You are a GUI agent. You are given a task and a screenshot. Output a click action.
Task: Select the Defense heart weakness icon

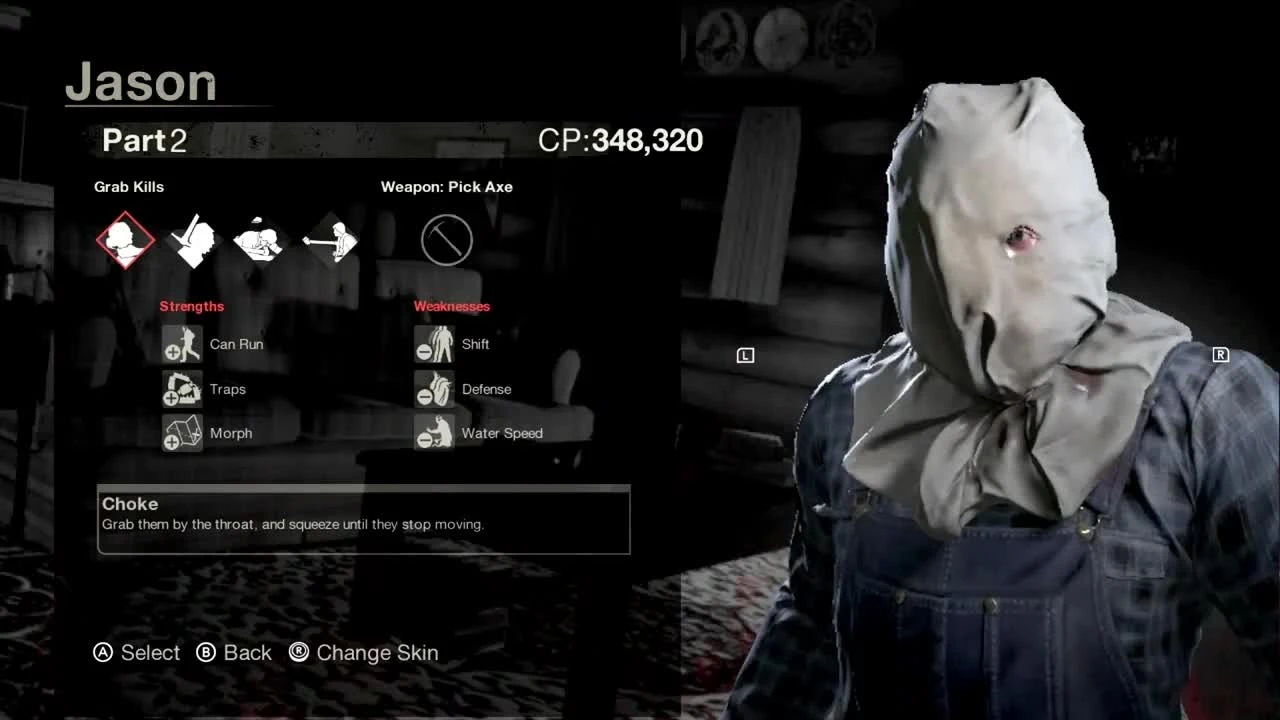433,388
